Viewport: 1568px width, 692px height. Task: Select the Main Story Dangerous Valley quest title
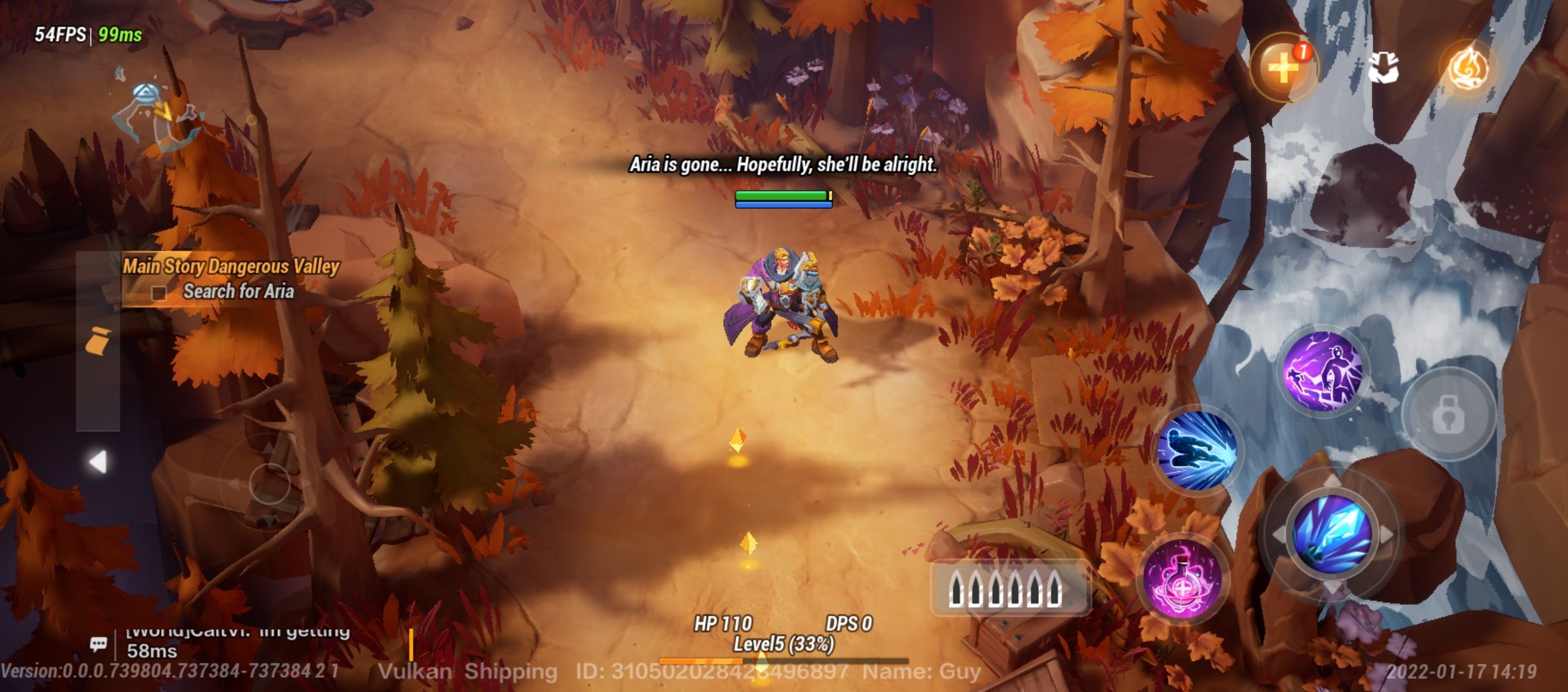tap(231, 268)
